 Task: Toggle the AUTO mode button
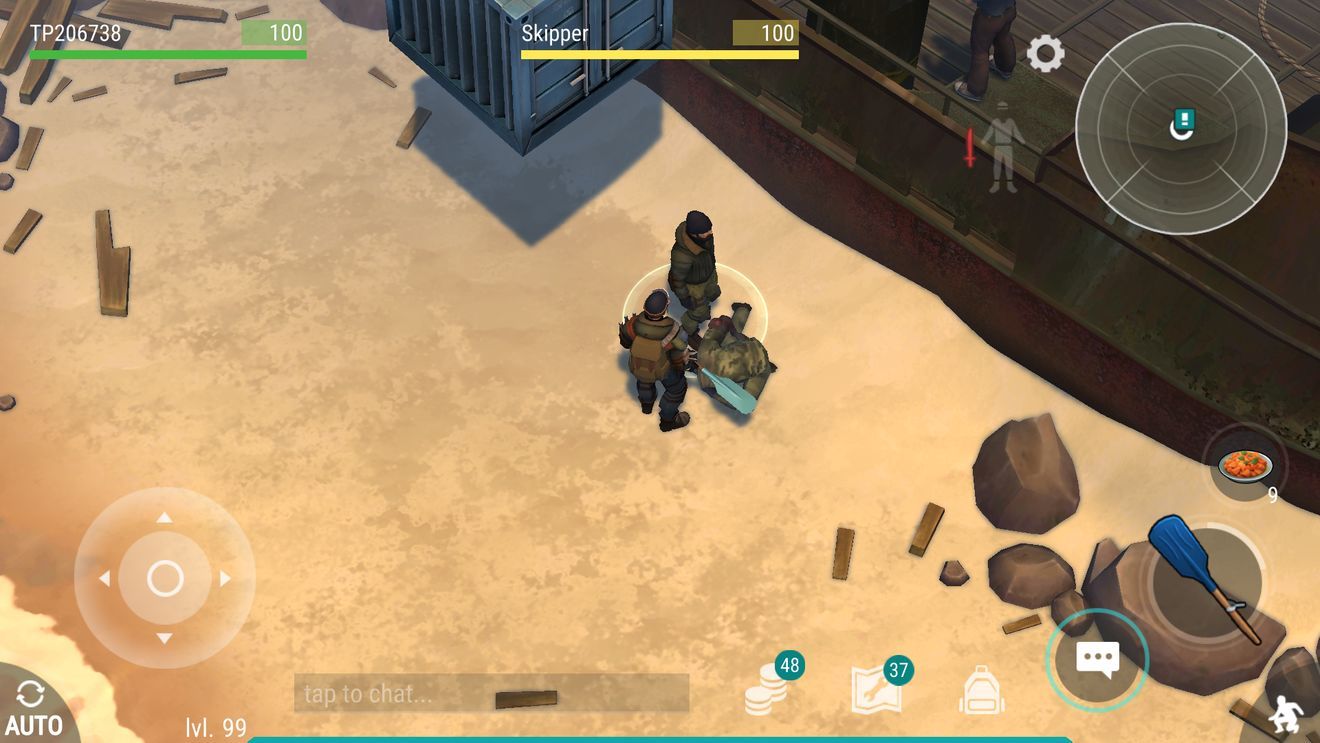pos(32,708)
